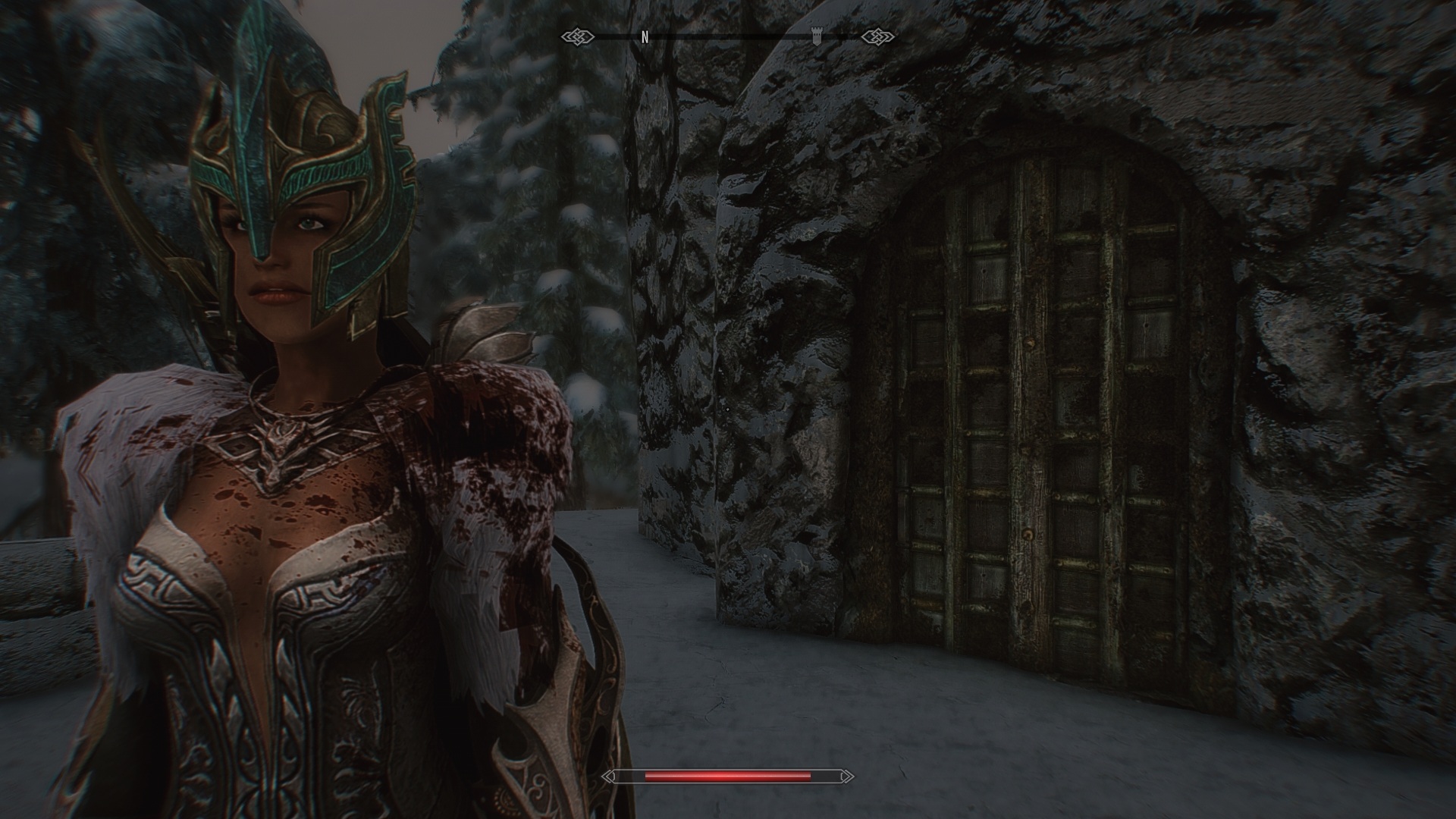Select the tower location marker on the compass
Viewport: 1456px width, 819px height.
pos(816,34)
